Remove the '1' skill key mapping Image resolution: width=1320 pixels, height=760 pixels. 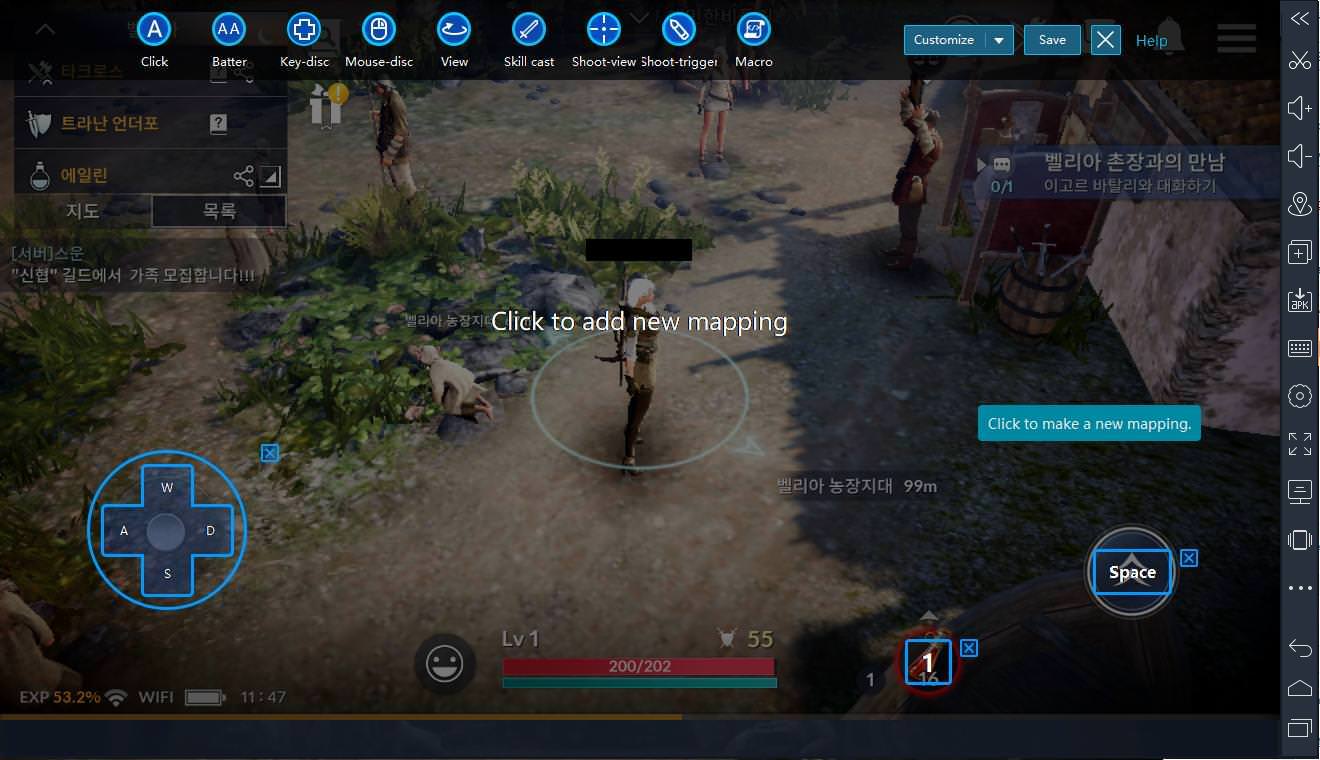(x=968, y=648)
